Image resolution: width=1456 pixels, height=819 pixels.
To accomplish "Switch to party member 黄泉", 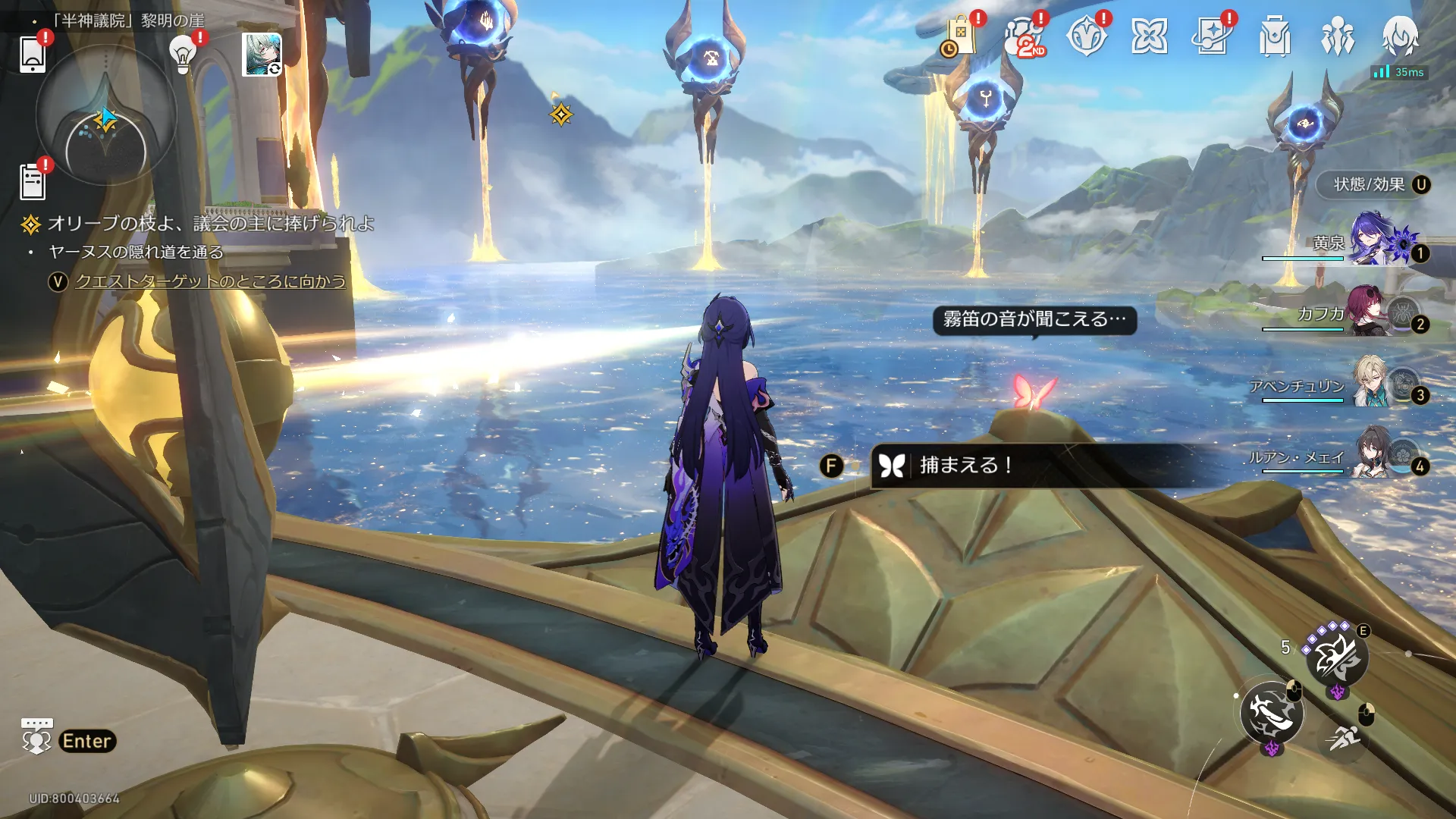I will pos(1373,243).
